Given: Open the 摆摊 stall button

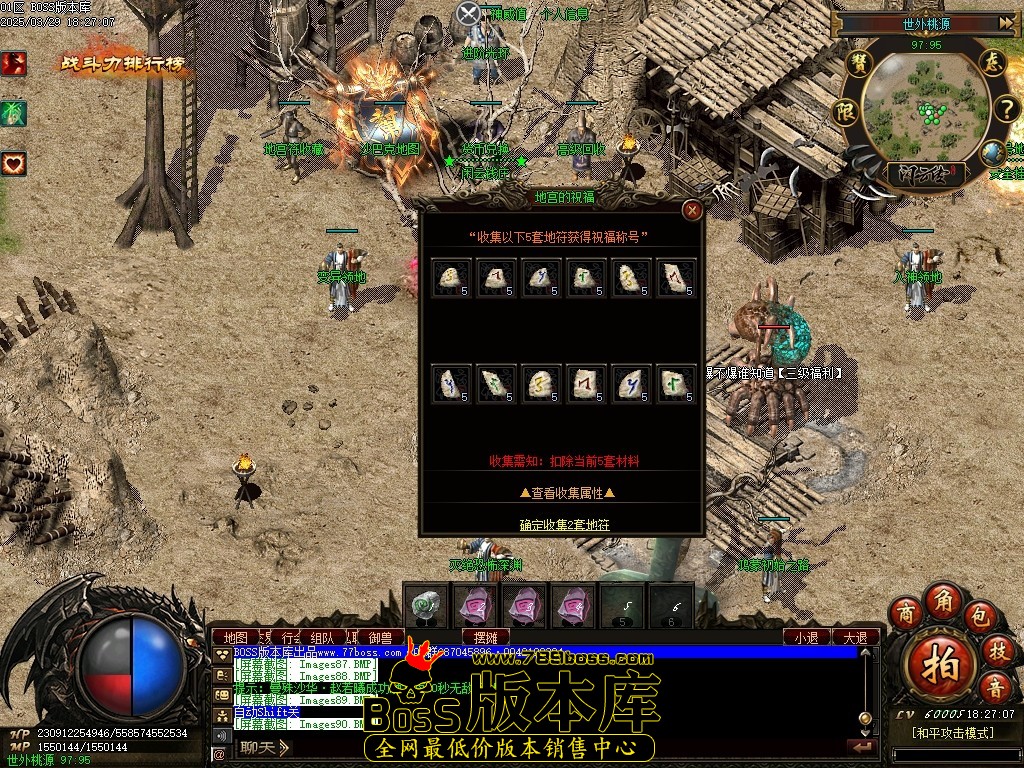Looking at the screenshot, I should pos(487,637).
